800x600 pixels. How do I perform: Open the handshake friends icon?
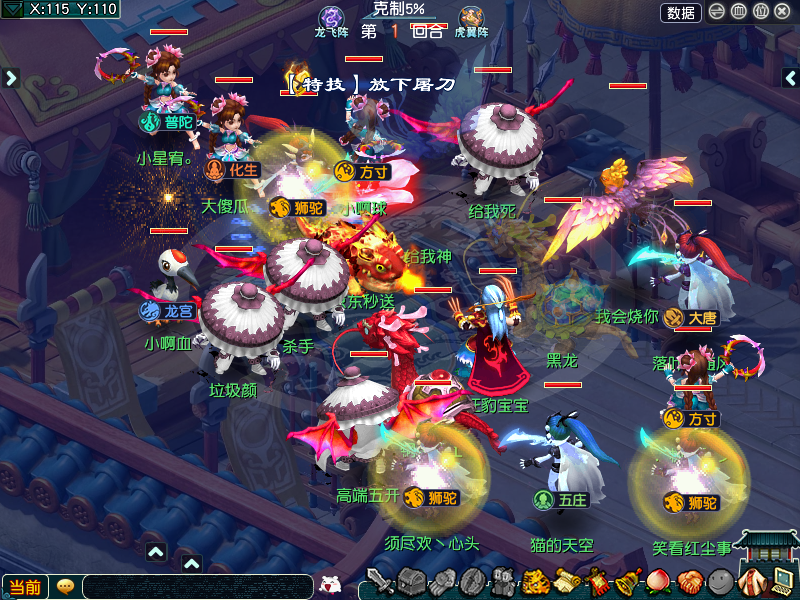pos(690,581)
